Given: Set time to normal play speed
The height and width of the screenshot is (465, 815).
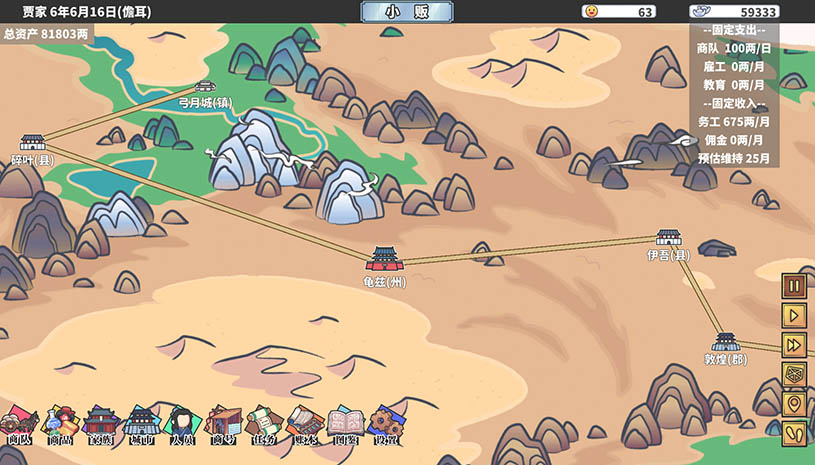Looking at the screenshot, I should [x=794, y=315].
